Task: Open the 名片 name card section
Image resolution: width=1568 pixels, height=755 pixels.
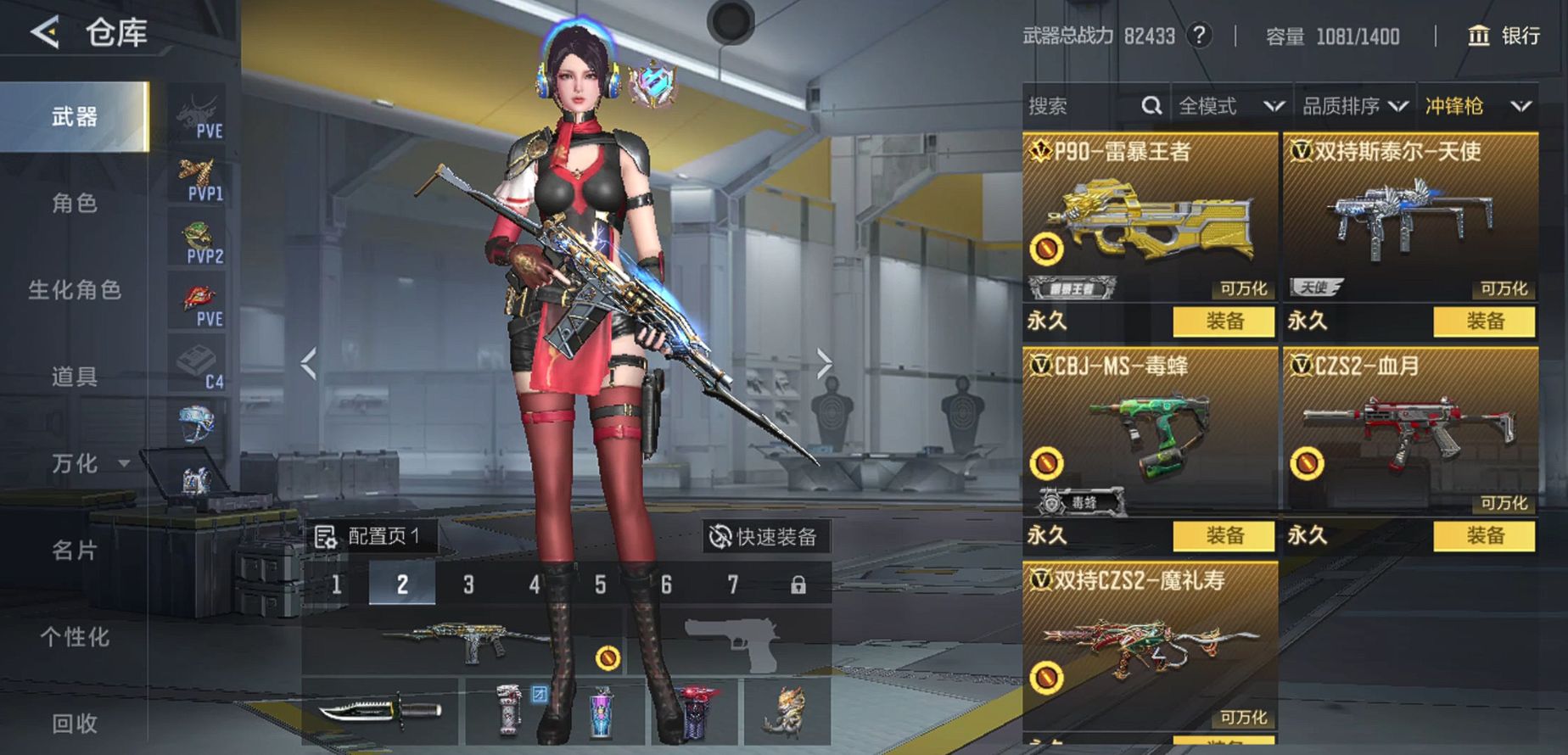Action: 75,551
